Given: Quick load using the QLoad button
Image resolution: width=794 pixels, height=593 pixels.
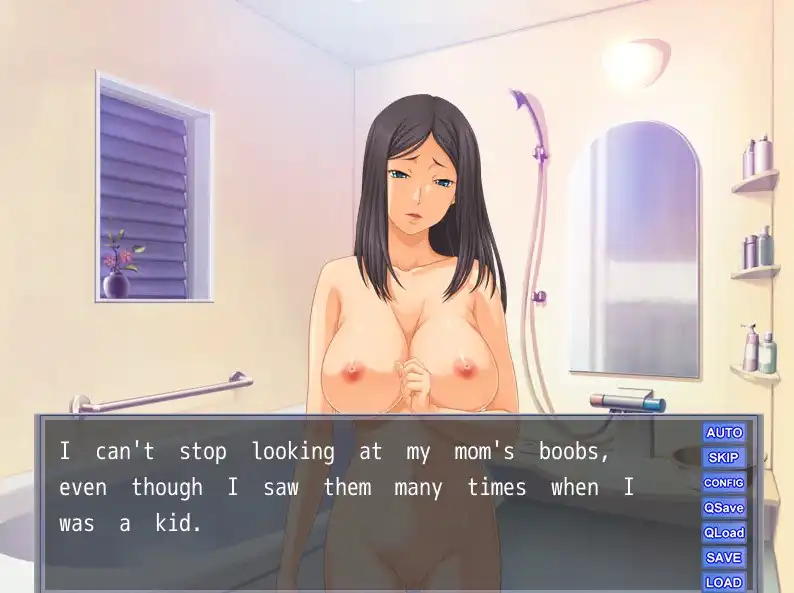Looking at the screenshot, I should pyautogui.click(x=724, y=532).
